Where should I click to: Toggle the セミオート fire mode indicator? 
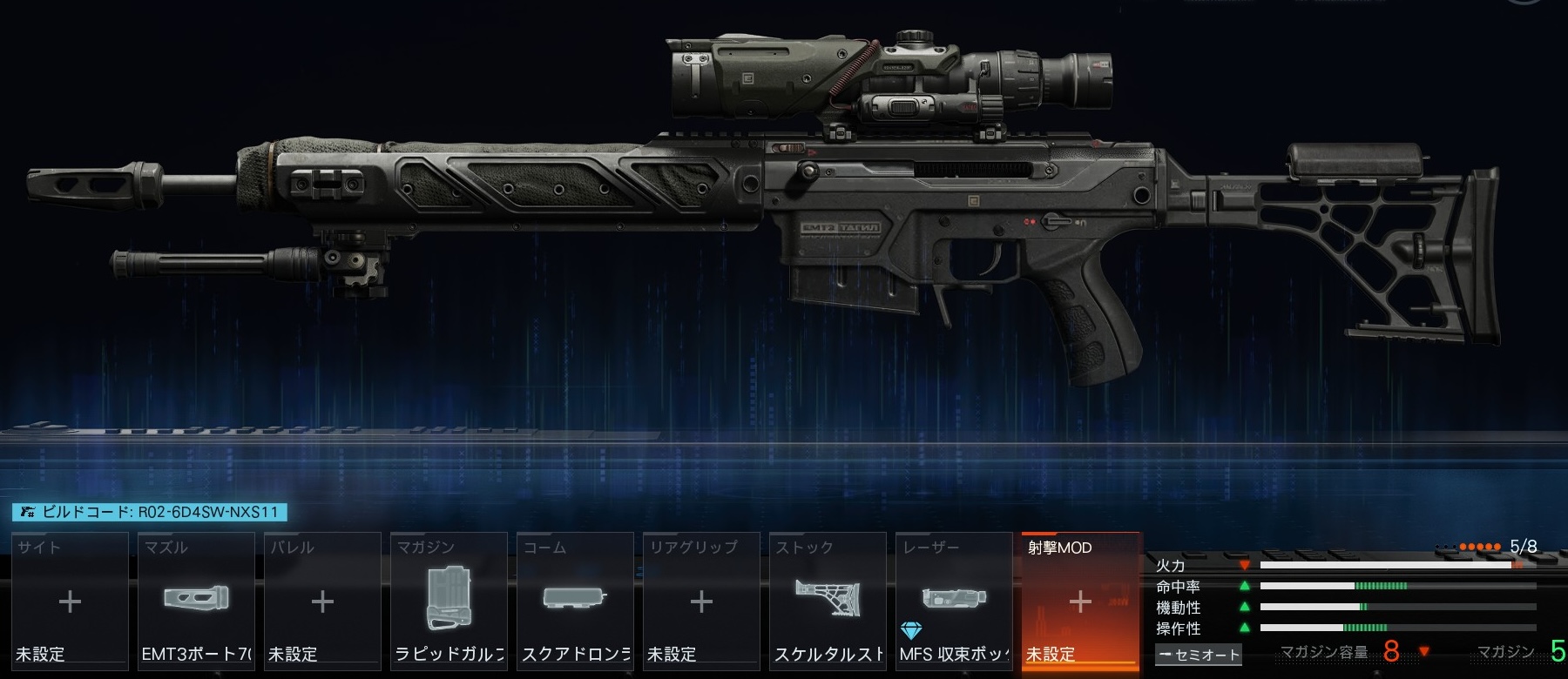[1199, 655]
